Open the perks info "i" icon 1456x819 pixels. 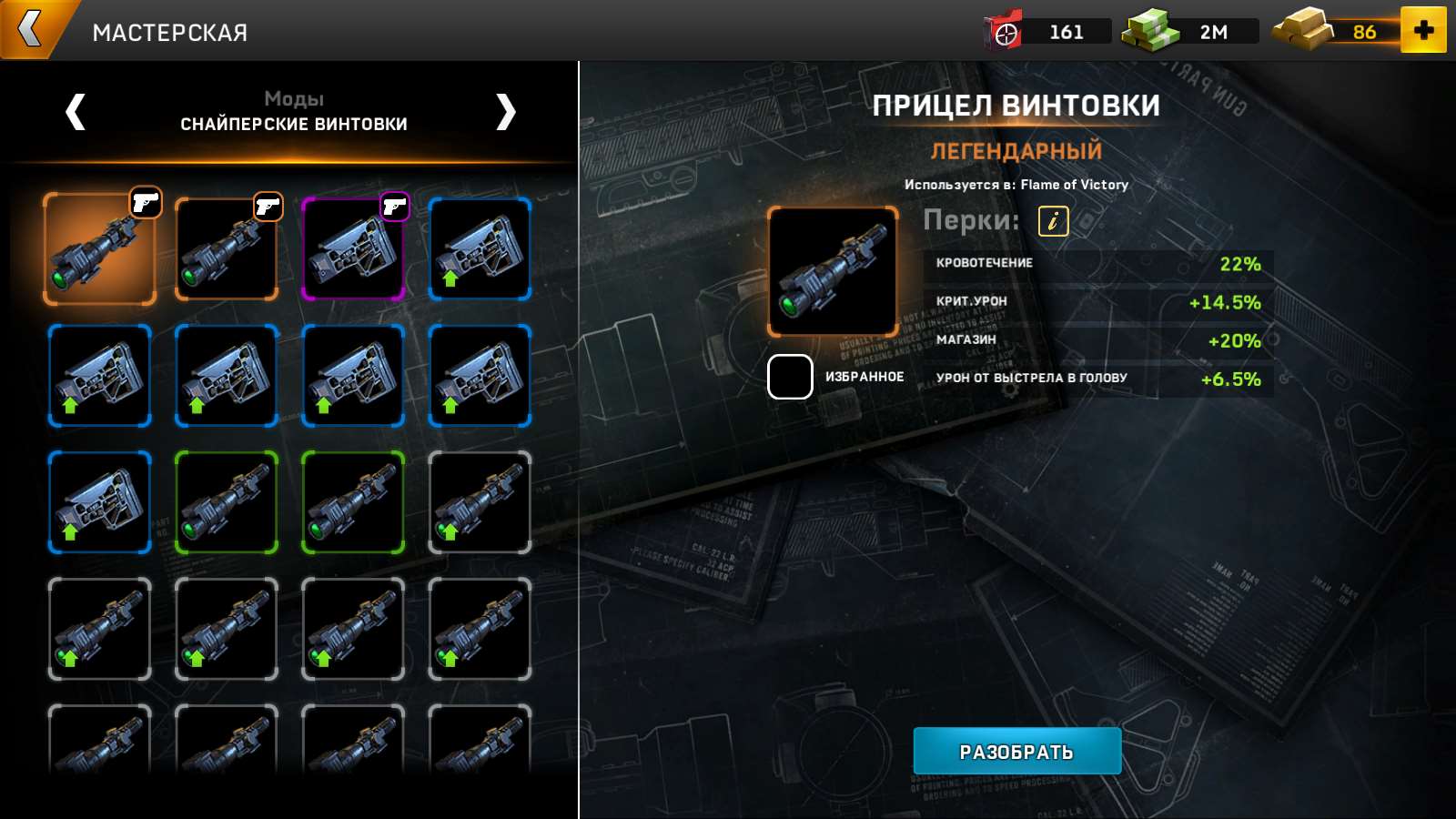pyautogui.click(x=1054, y=221)
